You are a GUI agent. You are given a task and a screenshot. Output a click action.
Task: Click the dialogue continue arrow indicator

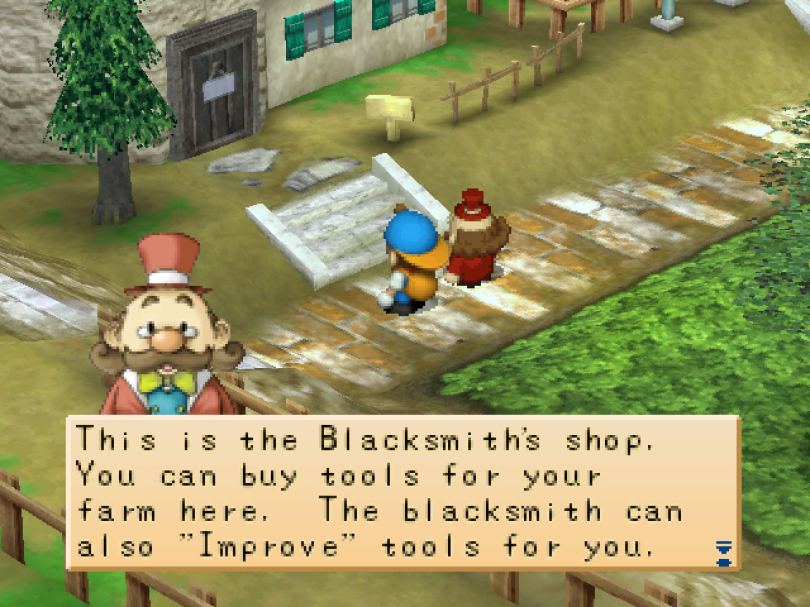724,551
